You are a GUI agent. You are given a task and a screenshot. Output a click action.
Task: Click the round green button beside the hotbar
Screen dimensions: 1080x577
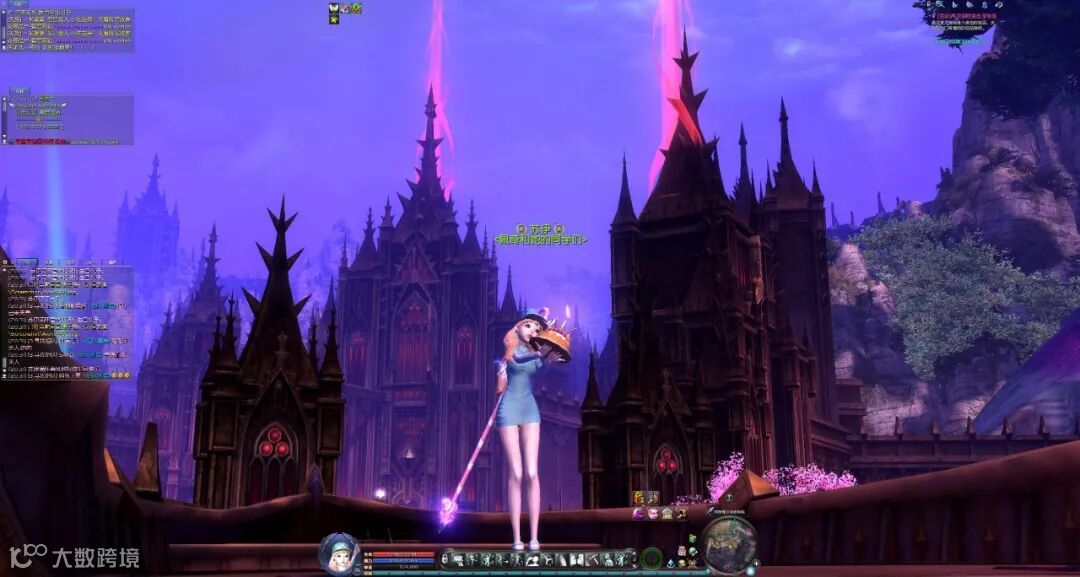[652, 558]
